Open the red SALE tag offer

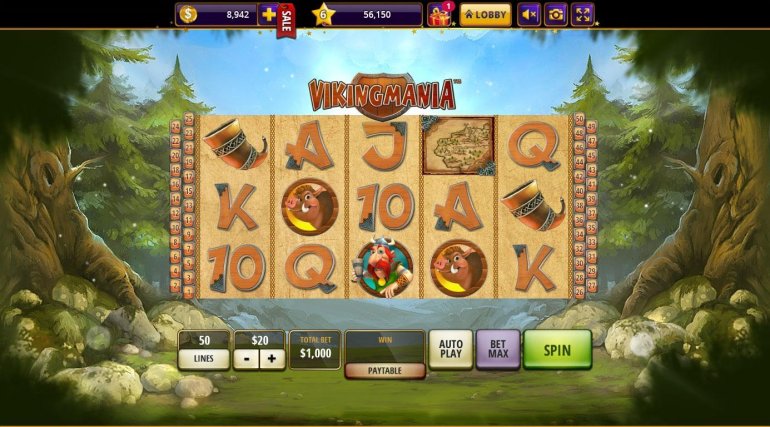pyautogui.click(x=286, y=18)
